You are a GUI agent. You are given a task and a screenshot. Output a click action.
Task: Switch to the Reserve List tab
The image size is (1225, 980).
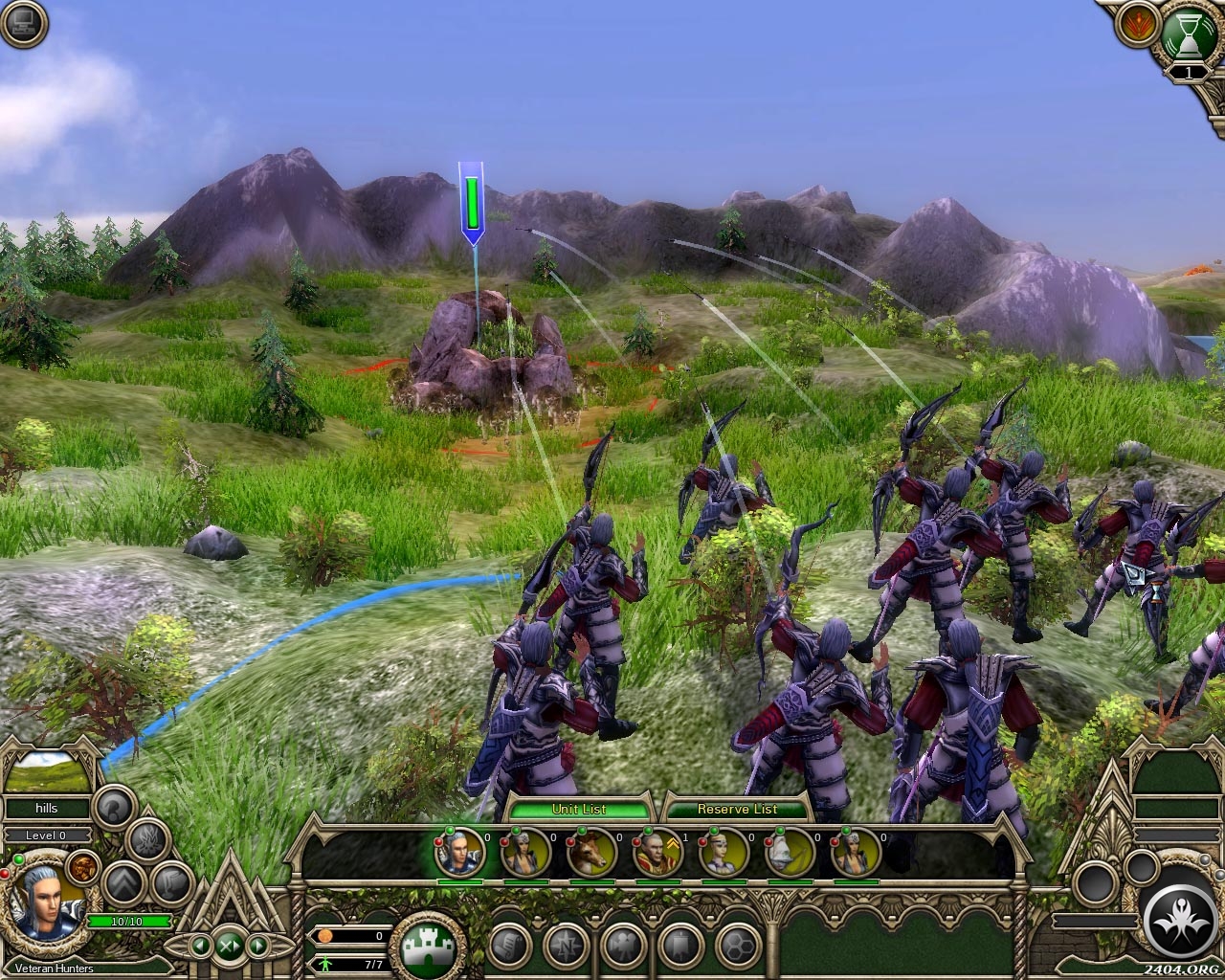[737, 809]
